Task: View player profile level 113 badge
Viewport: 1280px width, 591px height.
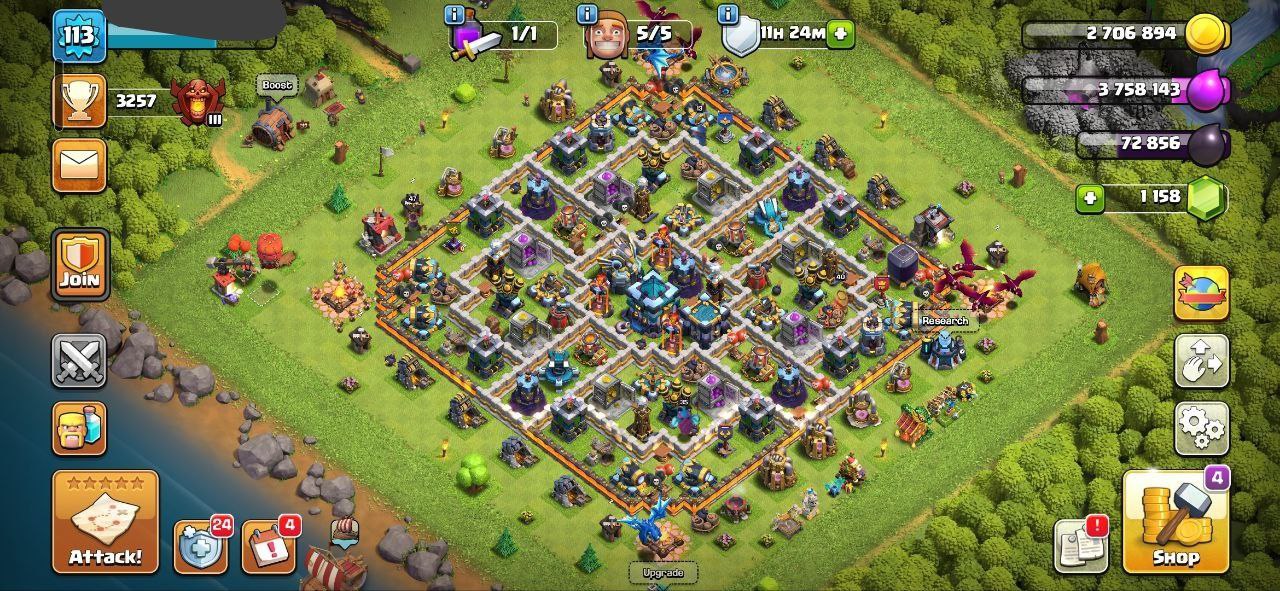Action: click(79, 37)
